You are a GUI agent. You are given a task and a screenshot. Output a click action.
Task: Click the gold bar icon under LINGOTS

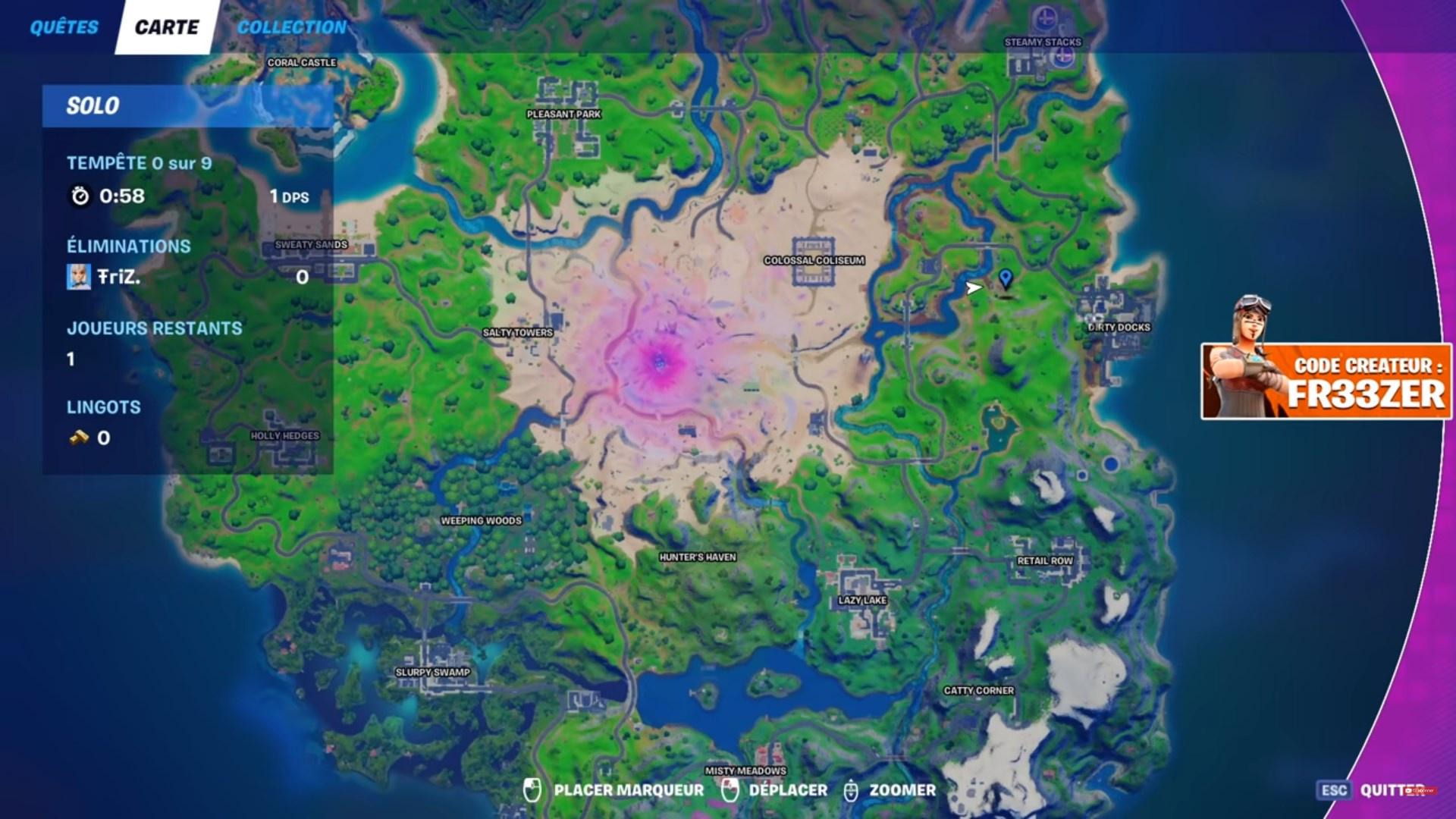click(x=80, y=438)
